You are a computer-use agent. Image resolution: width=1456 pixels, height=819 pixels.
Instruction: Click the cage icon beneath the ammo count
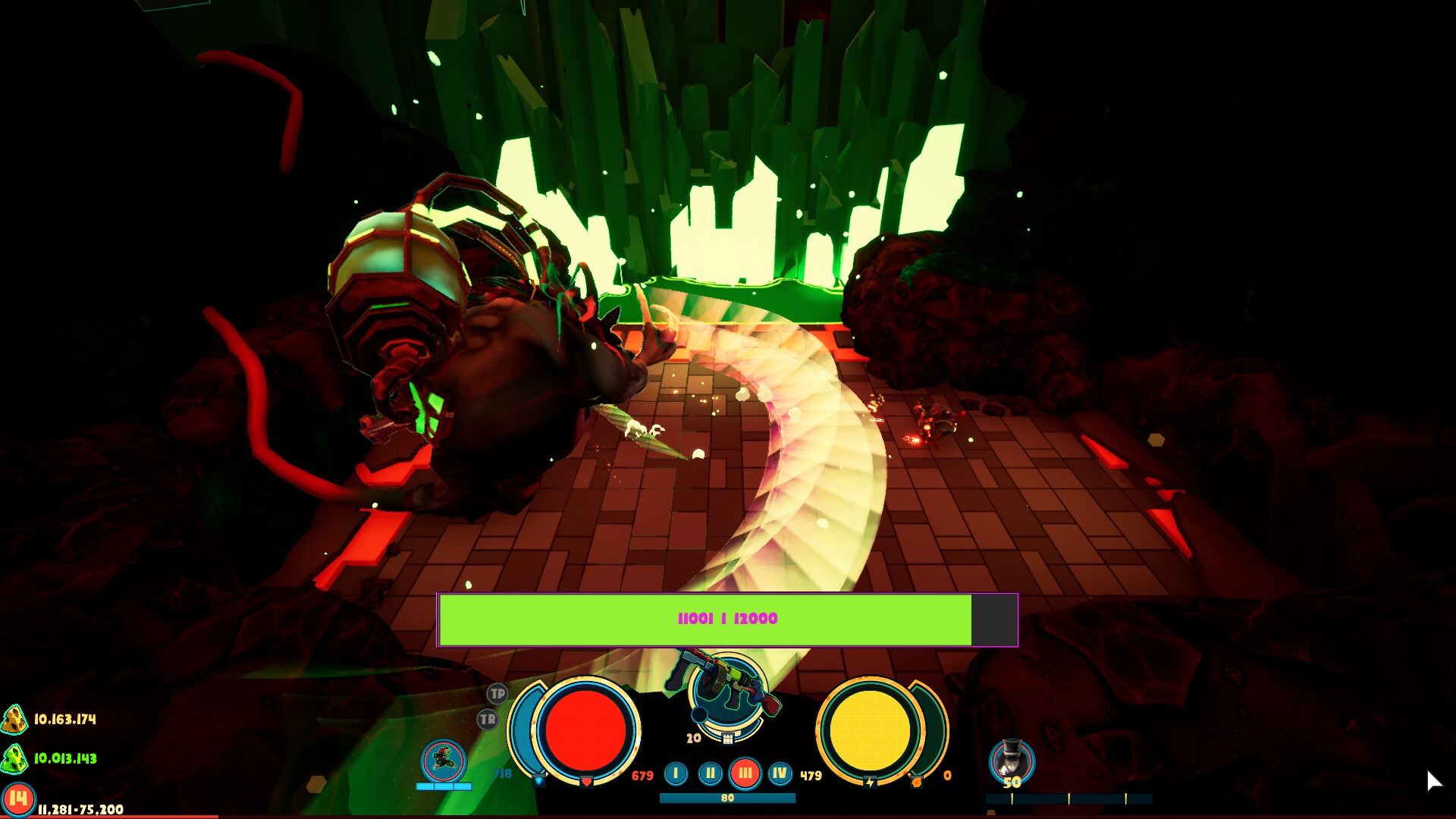tap(728, 739)
